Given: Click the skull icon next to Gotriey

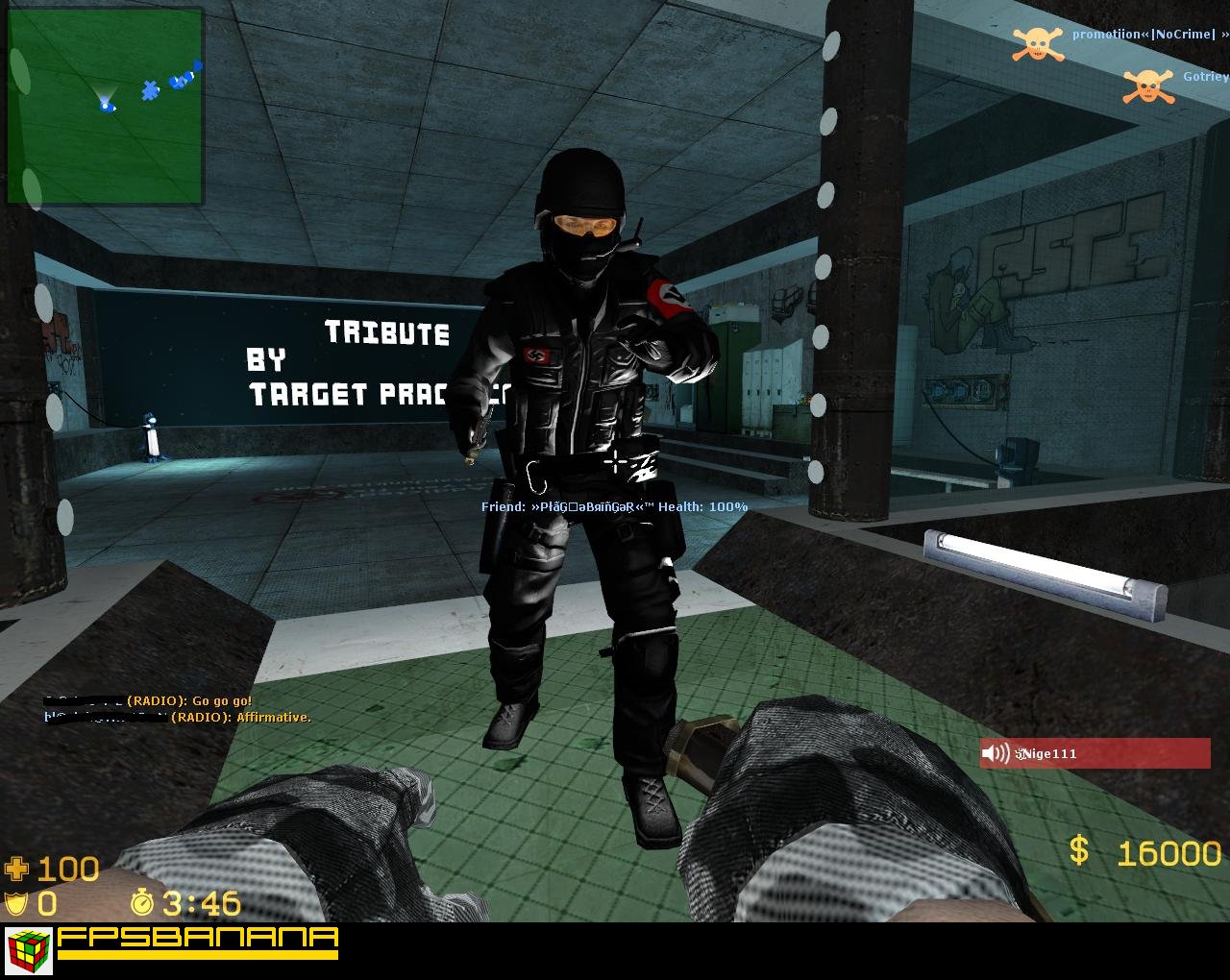Looking at the screenshot, I should coord(1149,87).
